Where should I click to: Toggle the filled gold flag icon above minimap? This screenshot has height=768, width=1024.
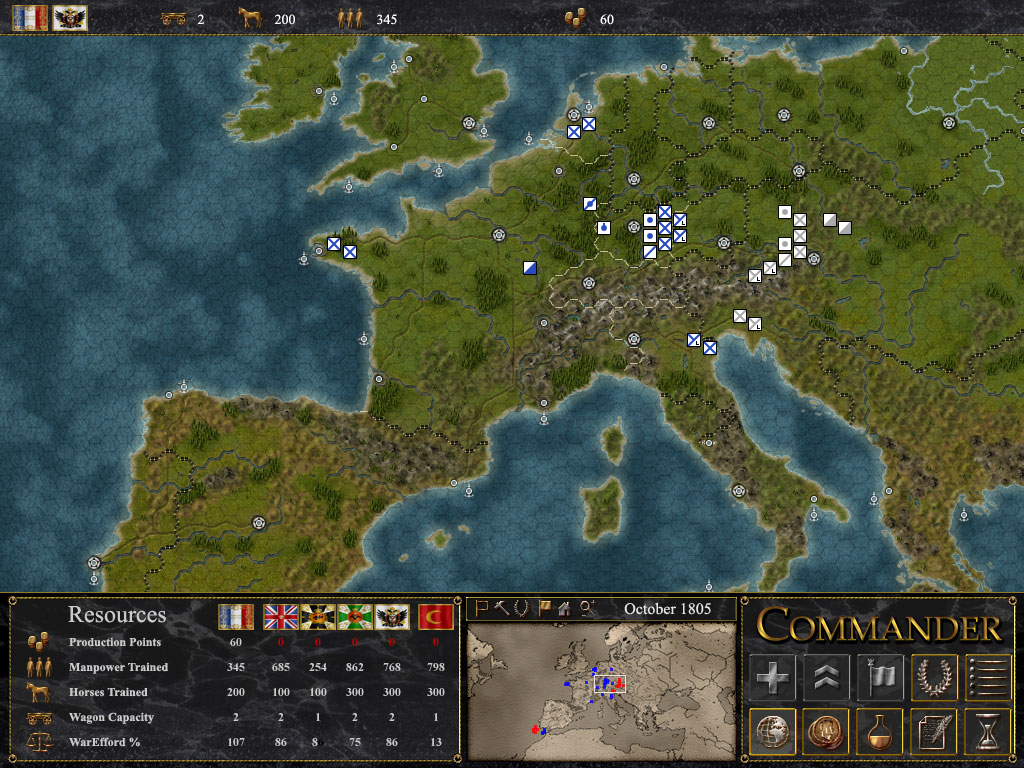(x=544, y=607)
